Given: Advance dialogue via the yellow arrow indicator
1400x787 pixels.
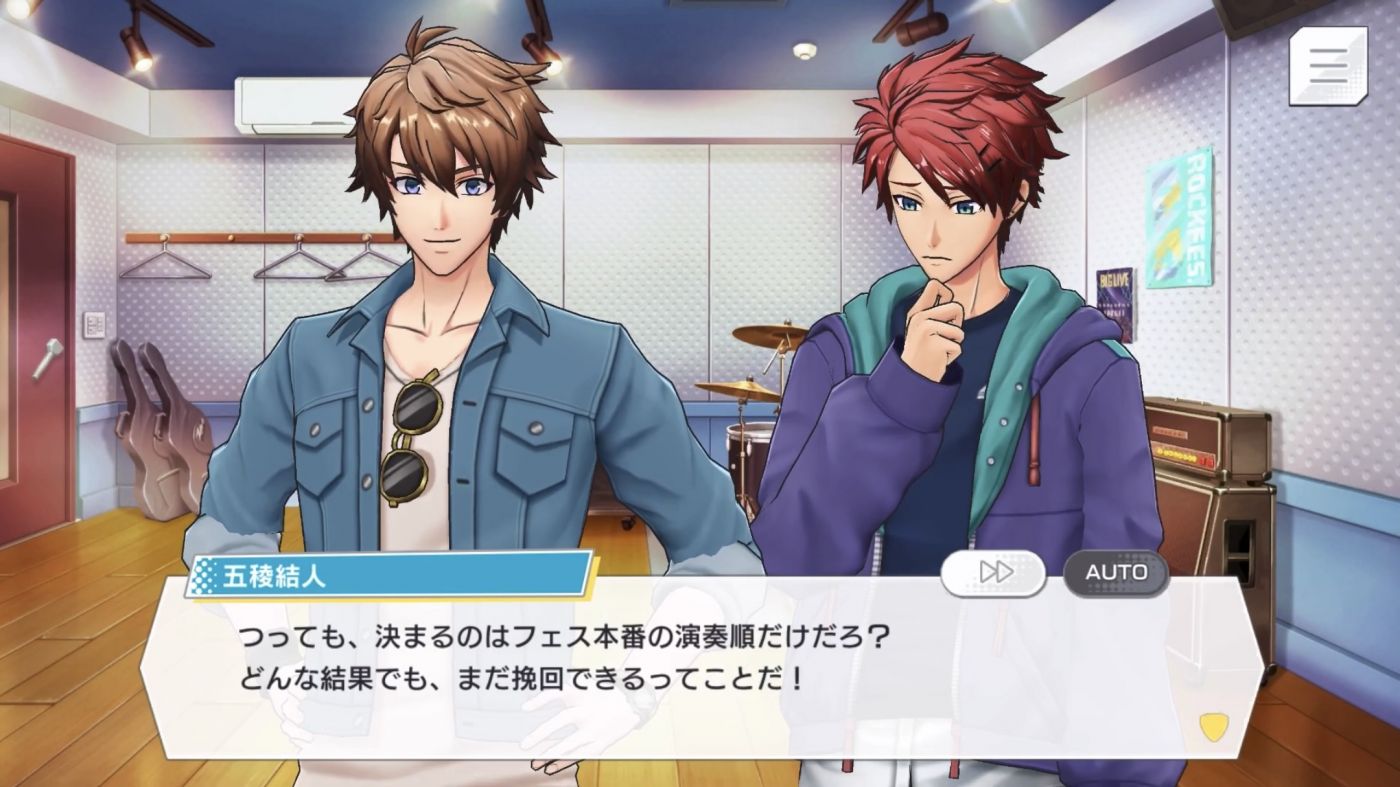Looking at the screenshot, I should click(x=1213, y=727).
